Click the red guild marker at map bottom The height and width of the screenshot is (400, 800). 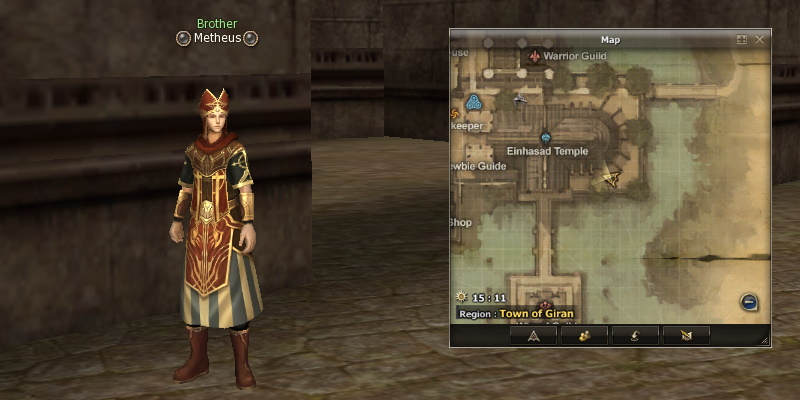[x=545, y=304]
